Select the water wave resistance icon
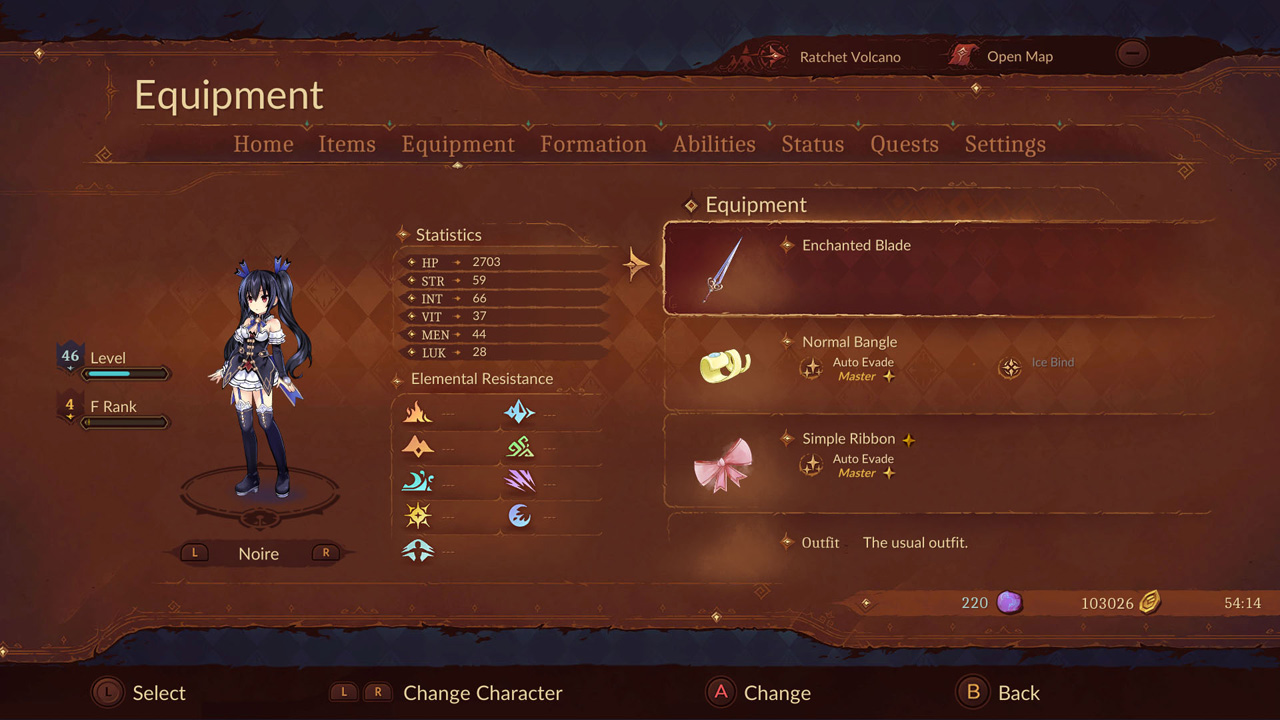This screenshot has width=1280, height=720. click(418, 481)
